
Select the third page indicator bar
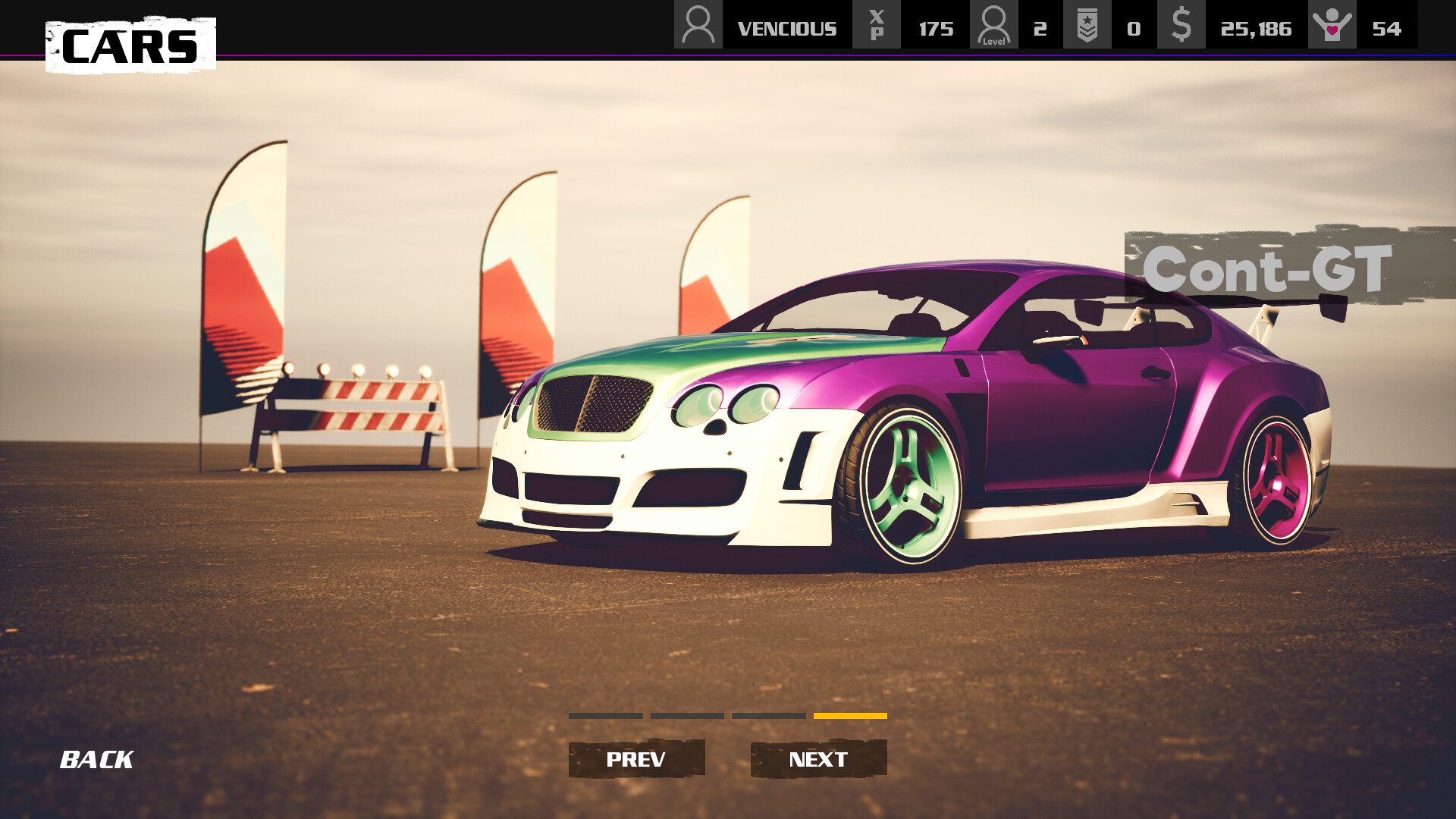click(767, 715)
